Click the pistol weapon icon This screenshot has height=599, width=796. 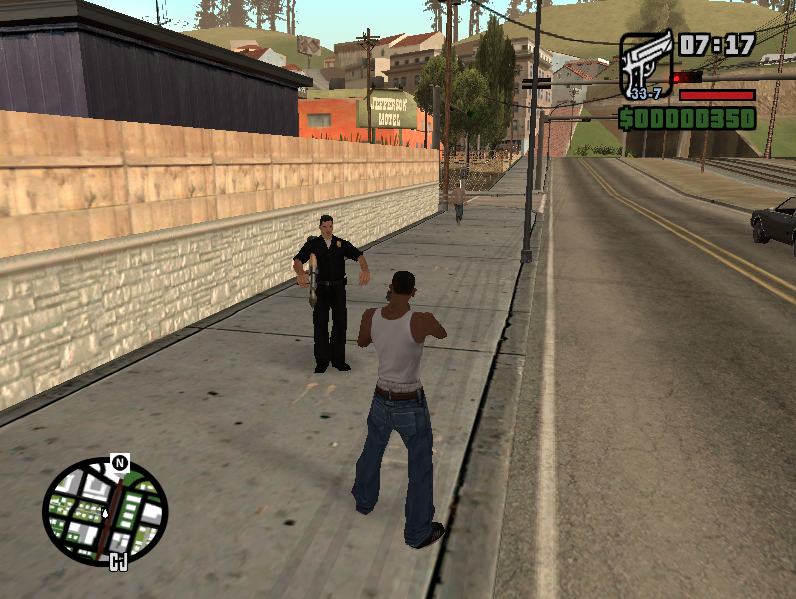click(x=646, y=66)
